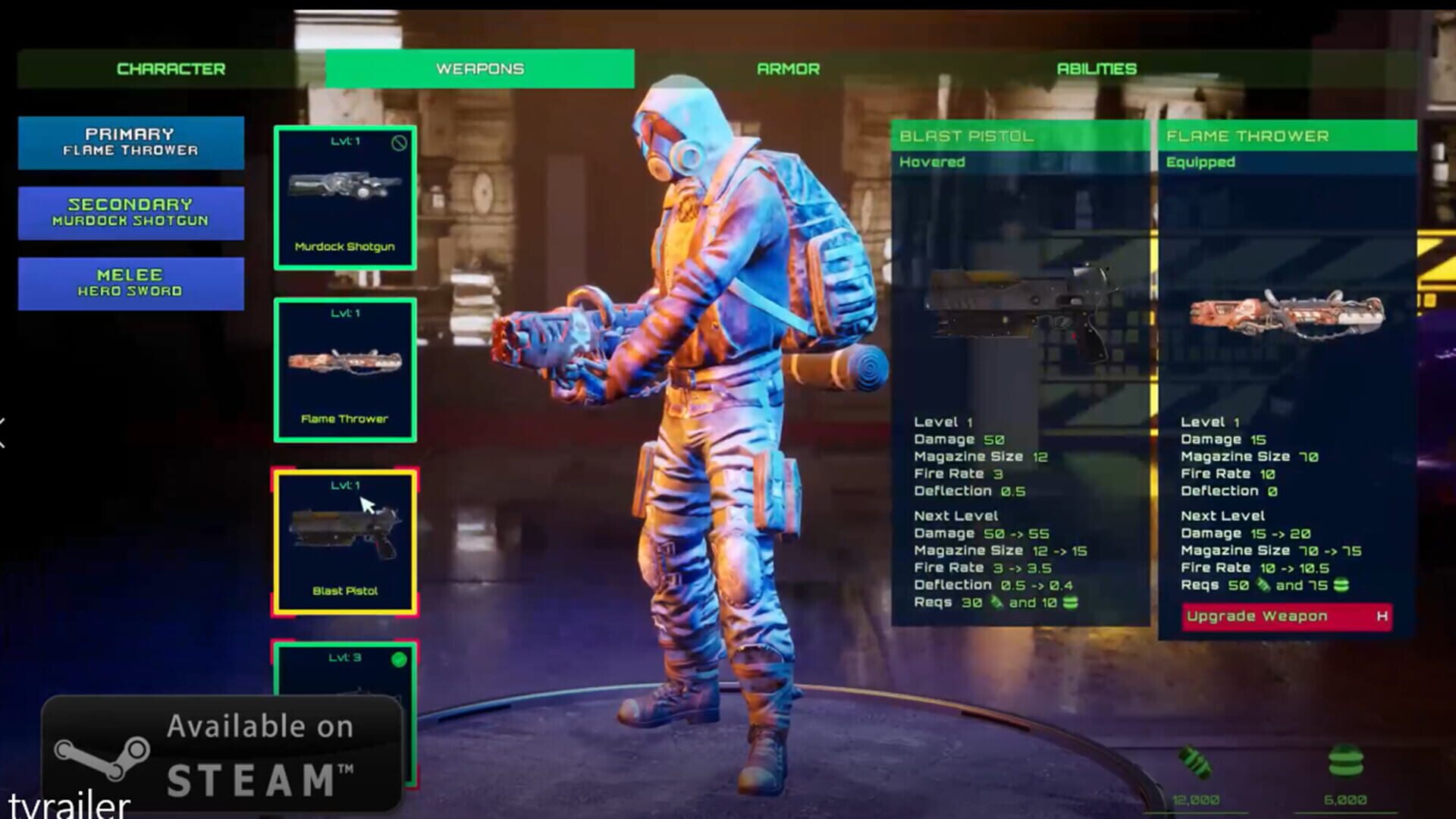Viewport: 1456px width, 819px height.
Task: Select the Melee Hero Sword slot
Action: [x=130, y=282]
